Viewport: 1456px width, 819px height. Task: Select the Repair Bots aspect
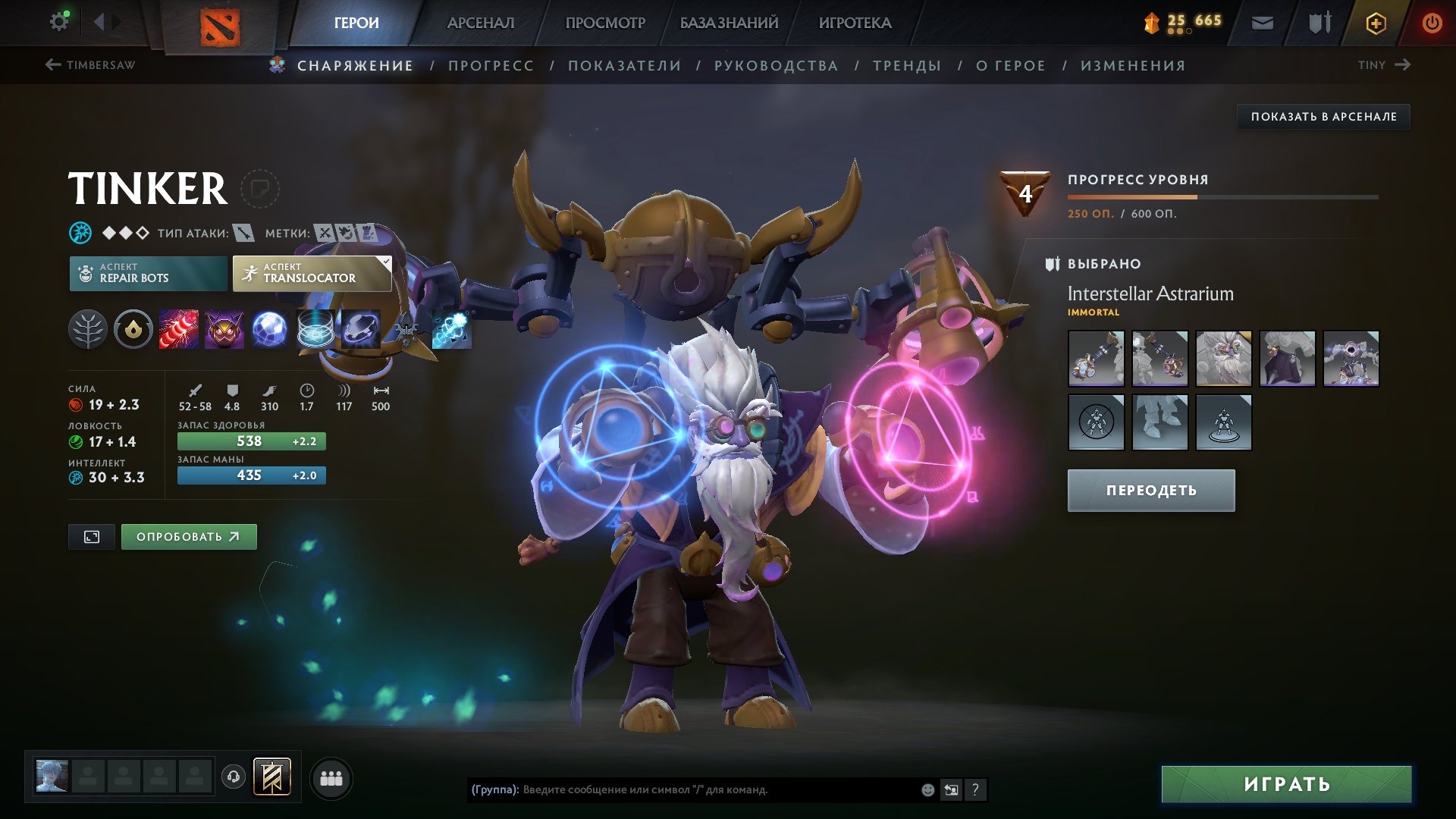[149, 273]
